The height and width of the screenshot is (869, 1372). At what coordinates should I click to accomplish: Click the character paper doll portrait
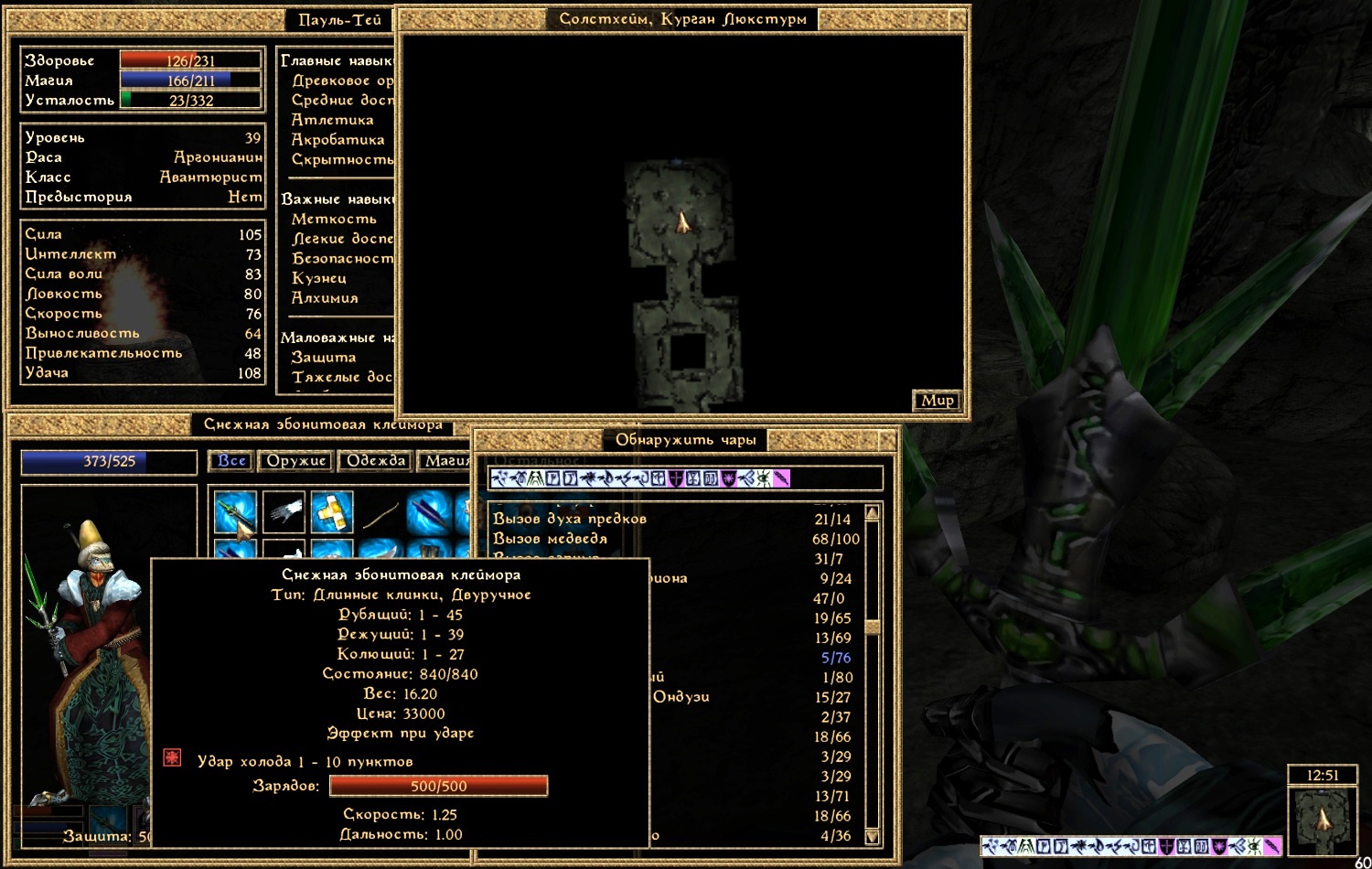click(x=91, y=659)
